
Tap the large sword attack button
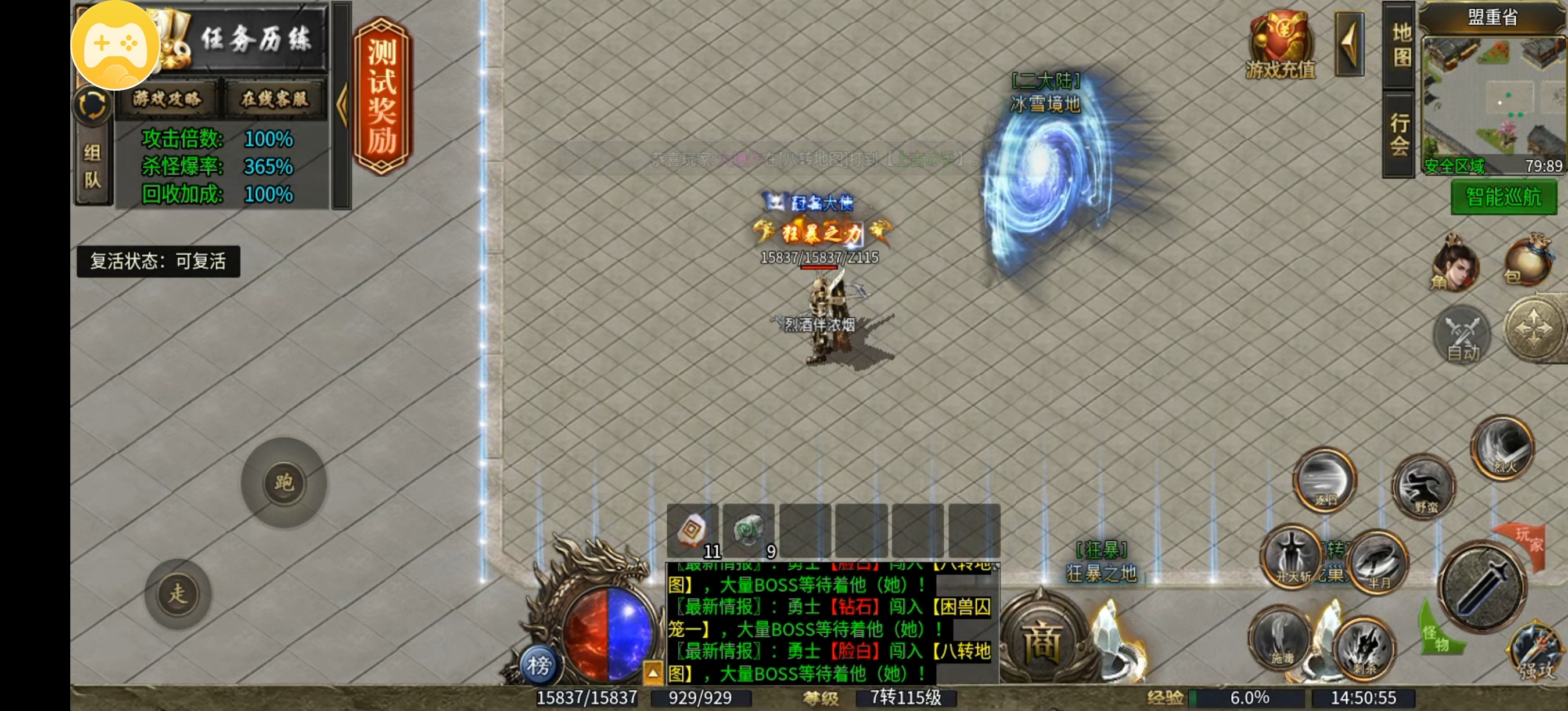coord(1483,587)
